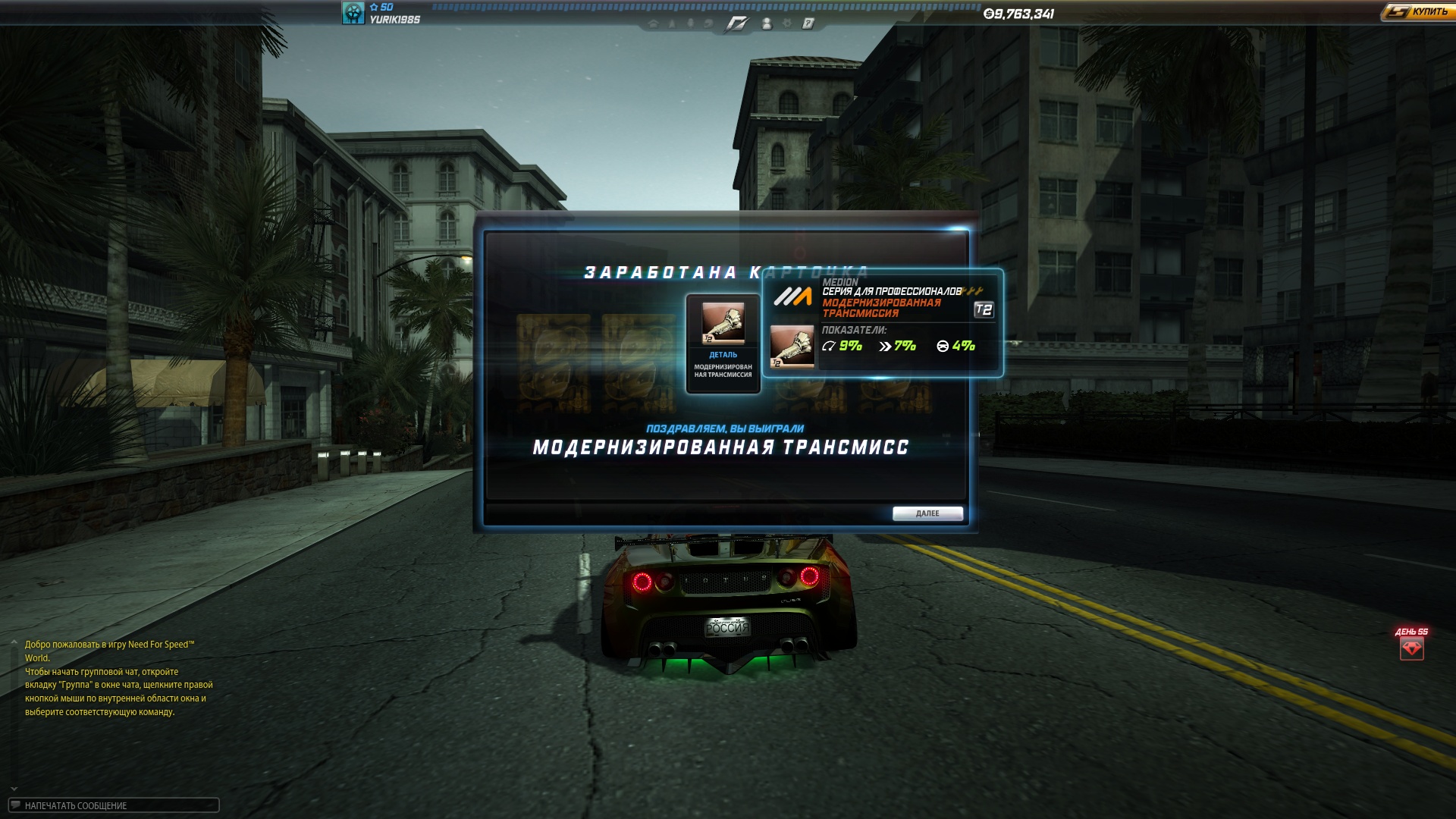Click the safehouse home icon in top bar
Screen dimensions: 1456x819
[x=653, y=24]
